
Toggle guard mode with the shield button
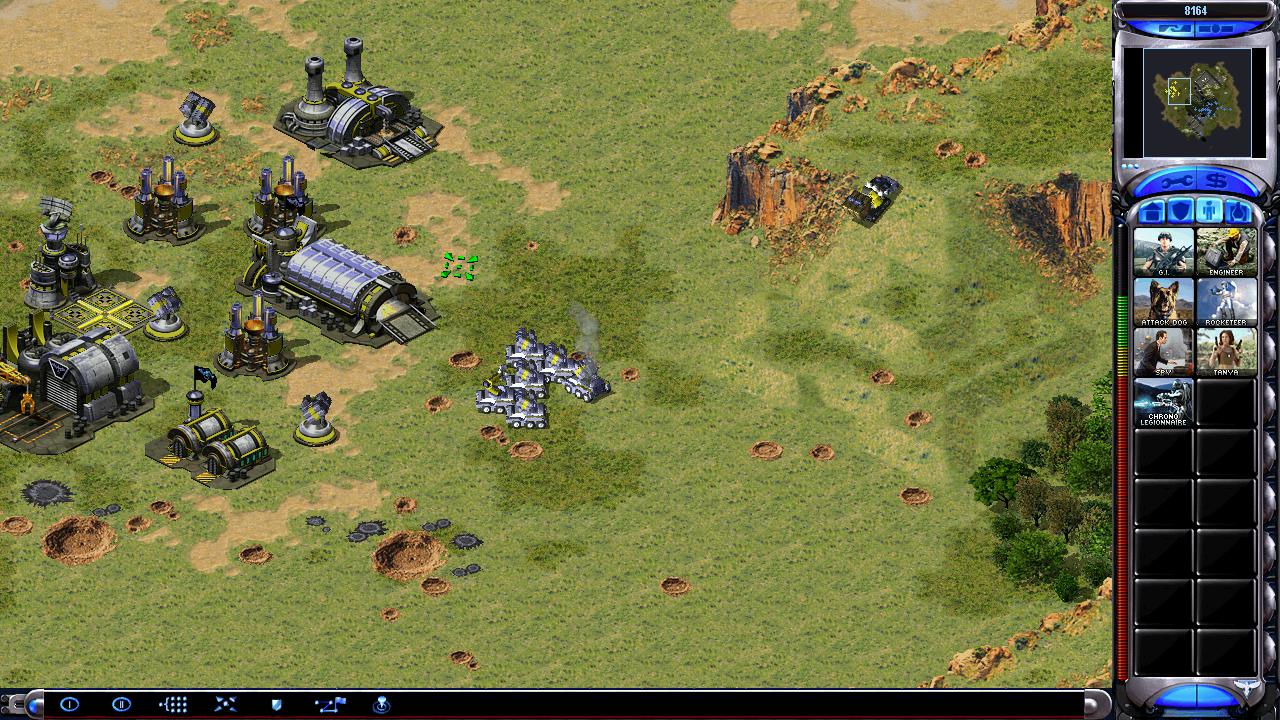277,704
